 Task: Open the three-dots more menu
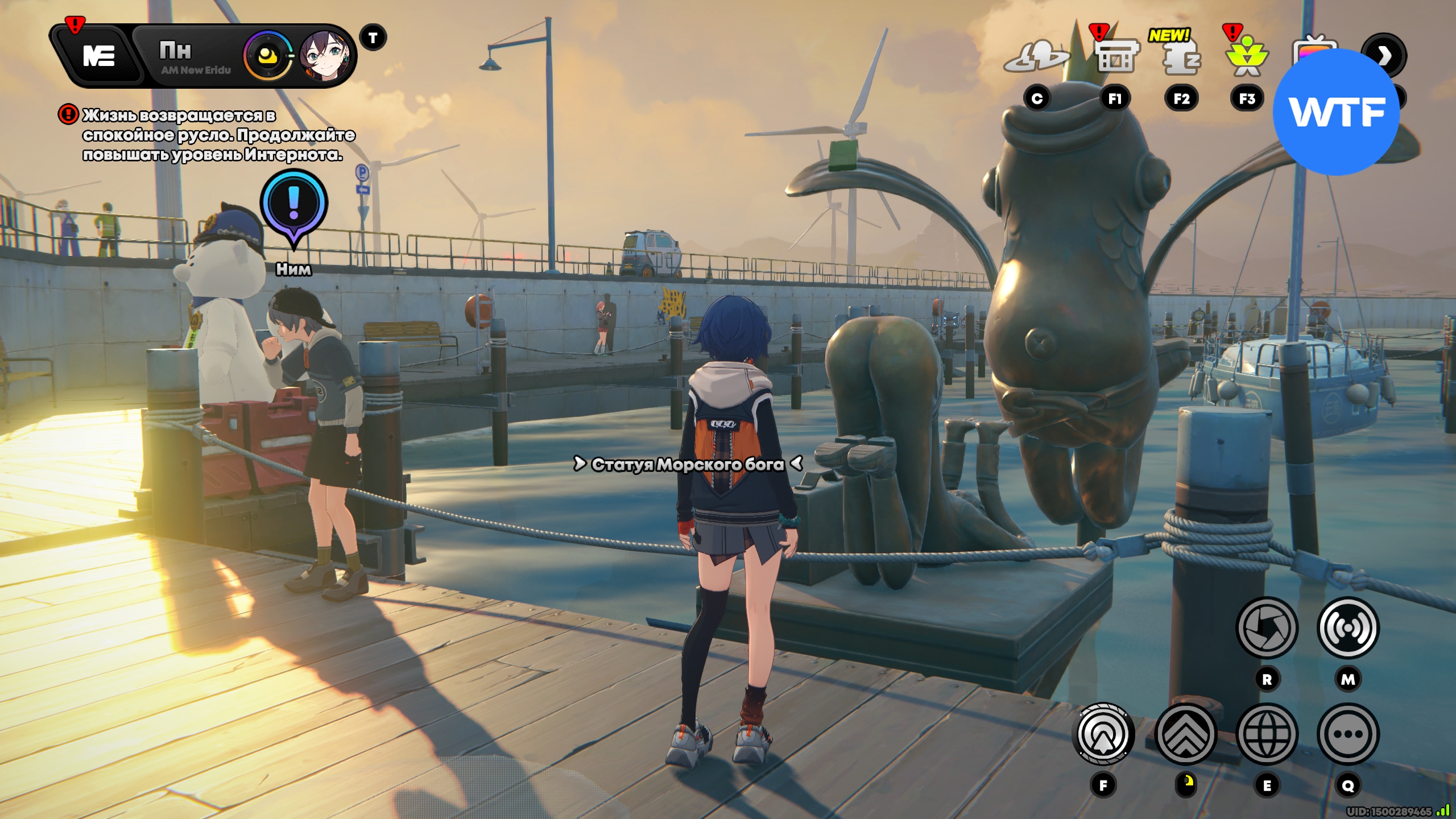coord(1348,734)
